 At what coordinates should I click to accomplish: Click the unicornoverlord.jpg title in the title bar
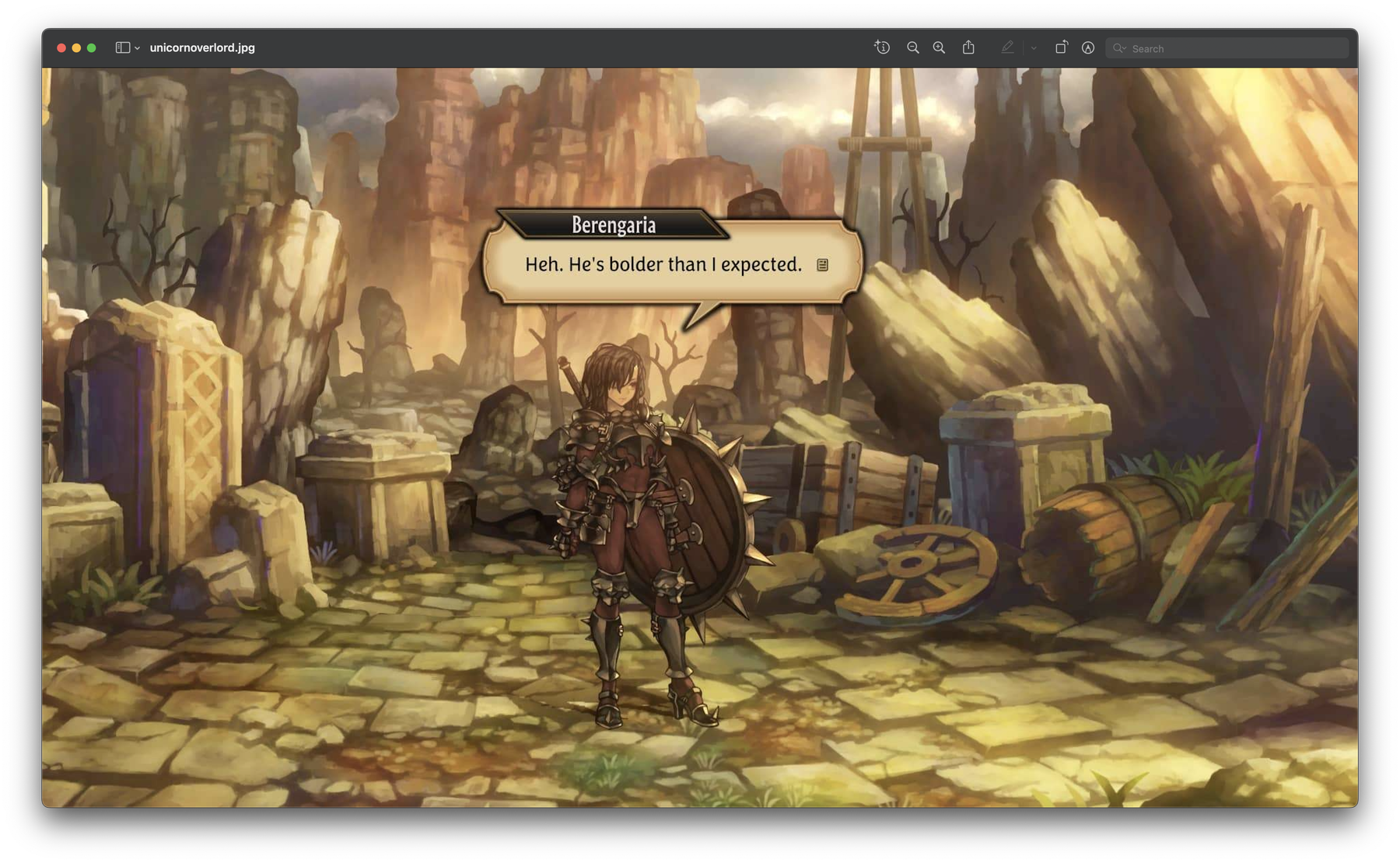204,48
